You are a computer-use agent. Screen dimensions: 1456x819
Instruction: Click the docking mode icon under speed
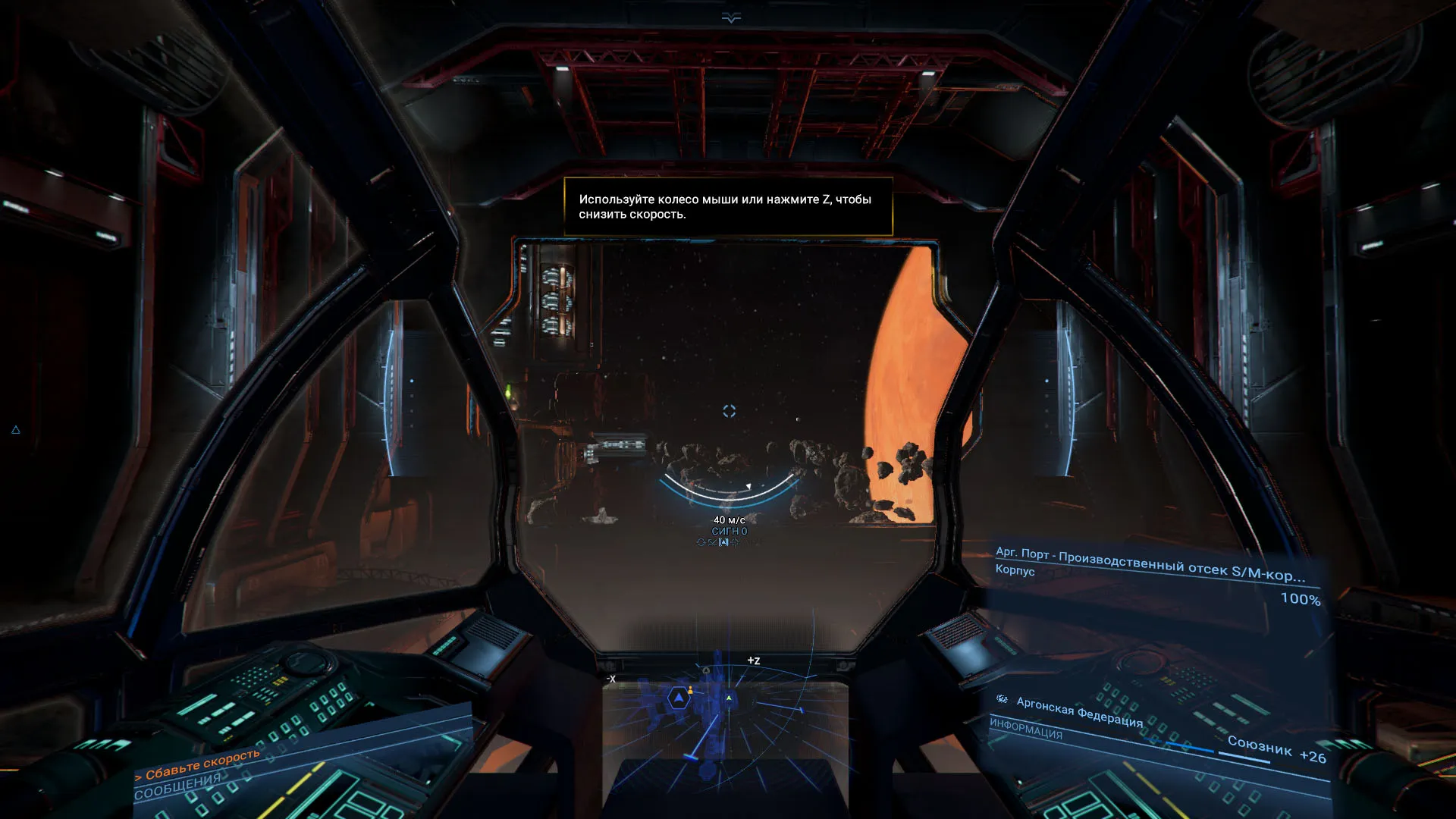coord(712,542)
